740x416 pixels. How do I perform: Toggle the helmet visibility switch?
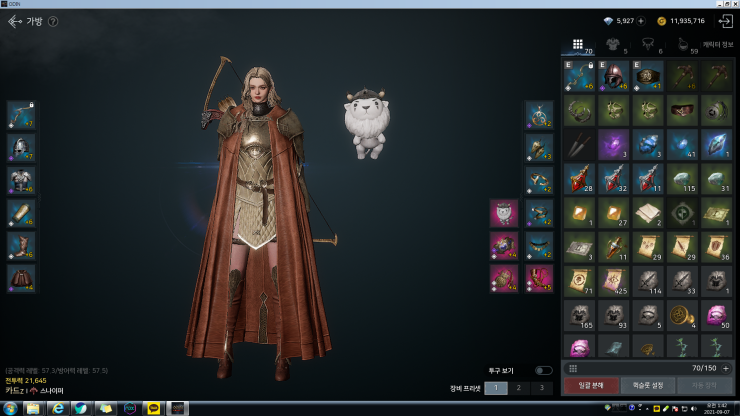543,370
